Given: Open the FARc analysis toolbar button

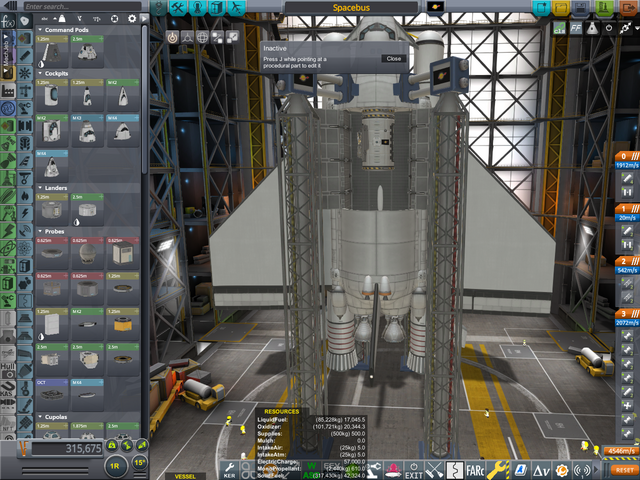Looking at the screenshot, I should click(480, 469).
